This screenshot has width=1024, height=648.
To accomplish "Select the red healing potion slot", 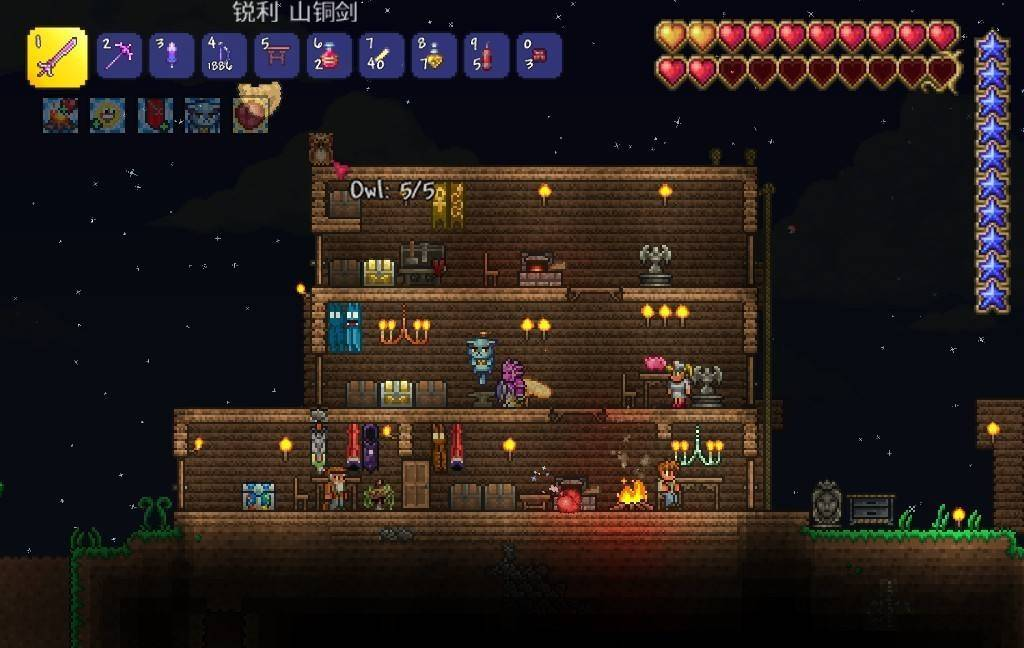I will [x=329, y=56].
